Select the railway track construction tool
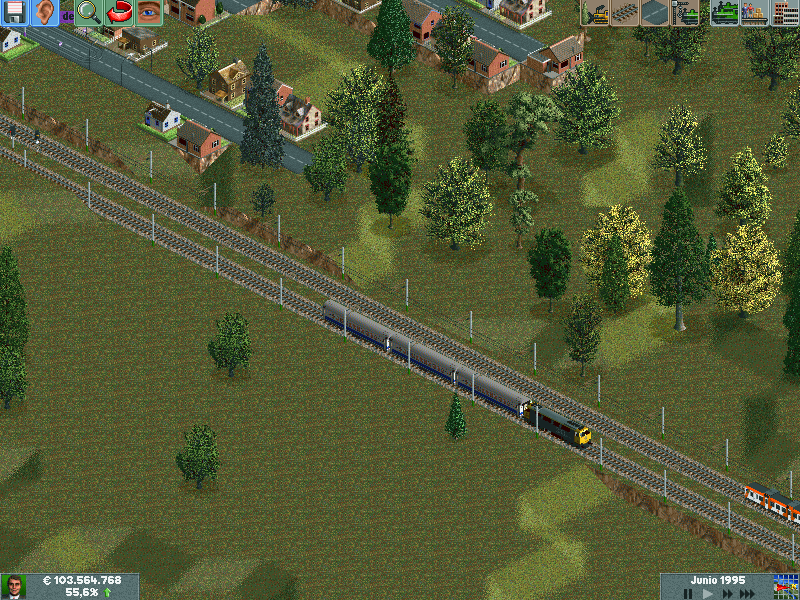This screenshot has height=600, width=800. tap(625, 13)
